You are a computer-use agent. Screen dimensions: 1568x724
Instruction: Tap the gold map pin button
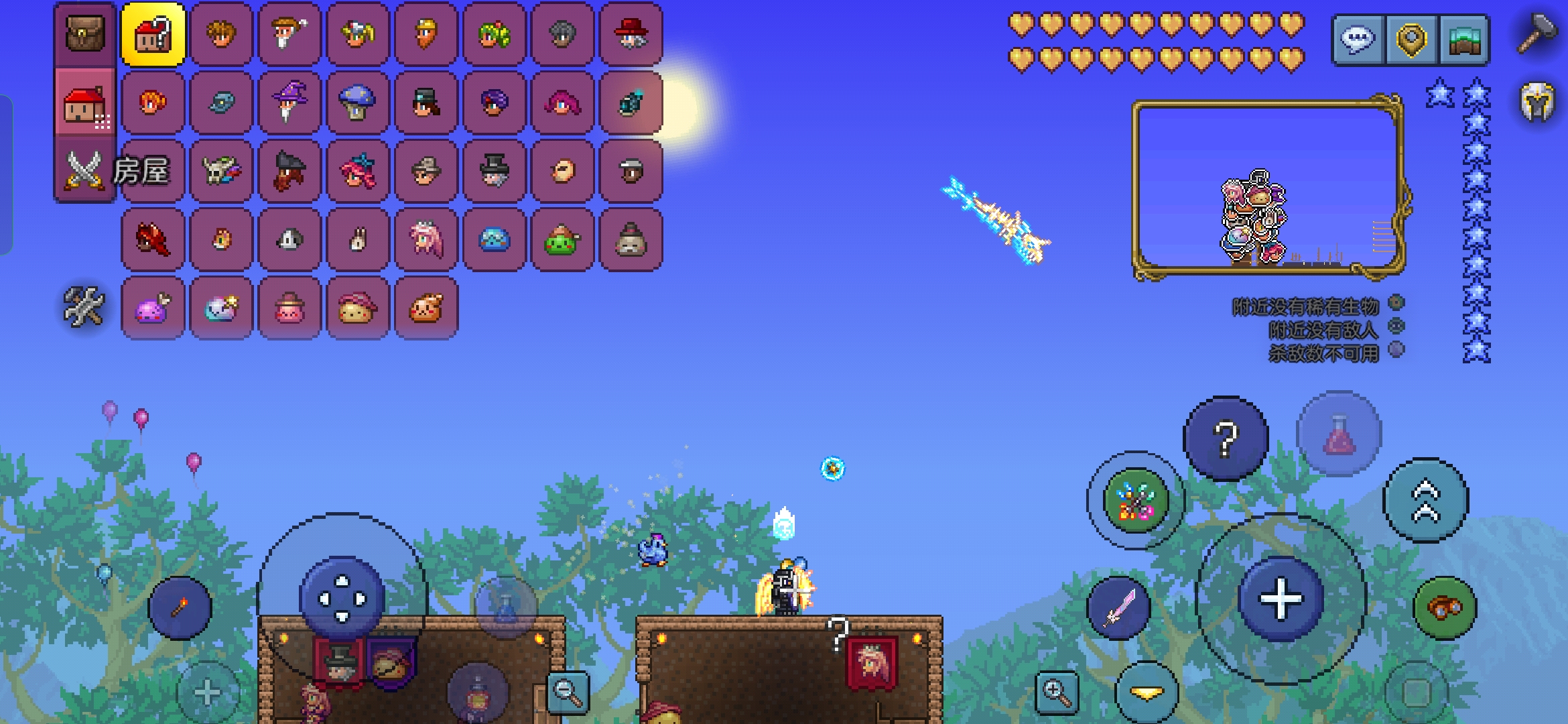coord(1411,40)
